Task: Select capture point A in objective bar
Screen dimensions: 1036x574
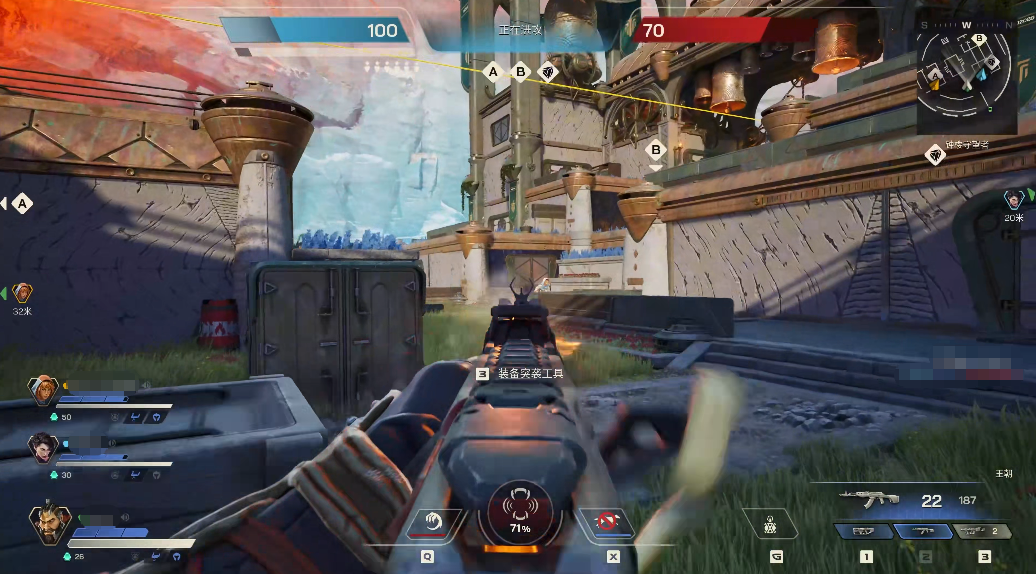Action: [x=492, y=72]
